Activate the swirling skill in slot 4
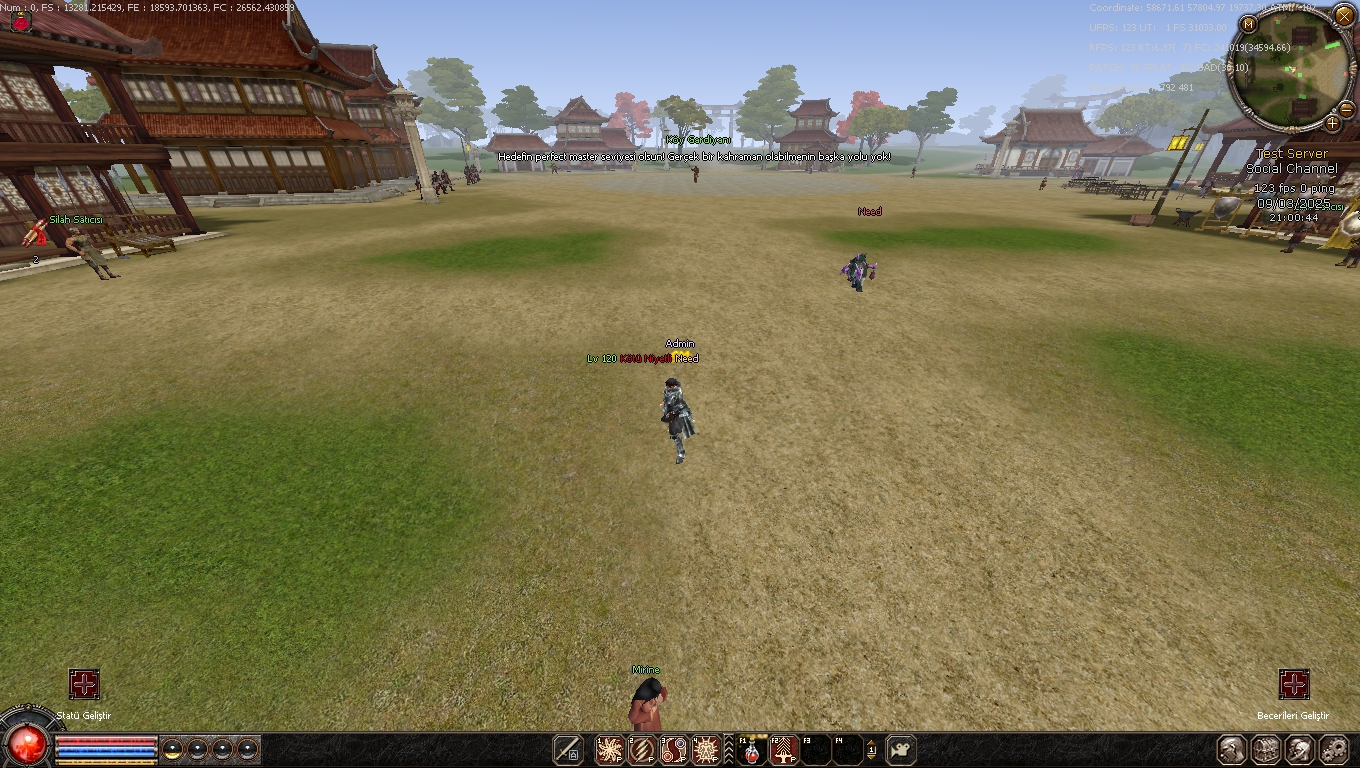Viewport: 1360px width, 768px height. 705,748
